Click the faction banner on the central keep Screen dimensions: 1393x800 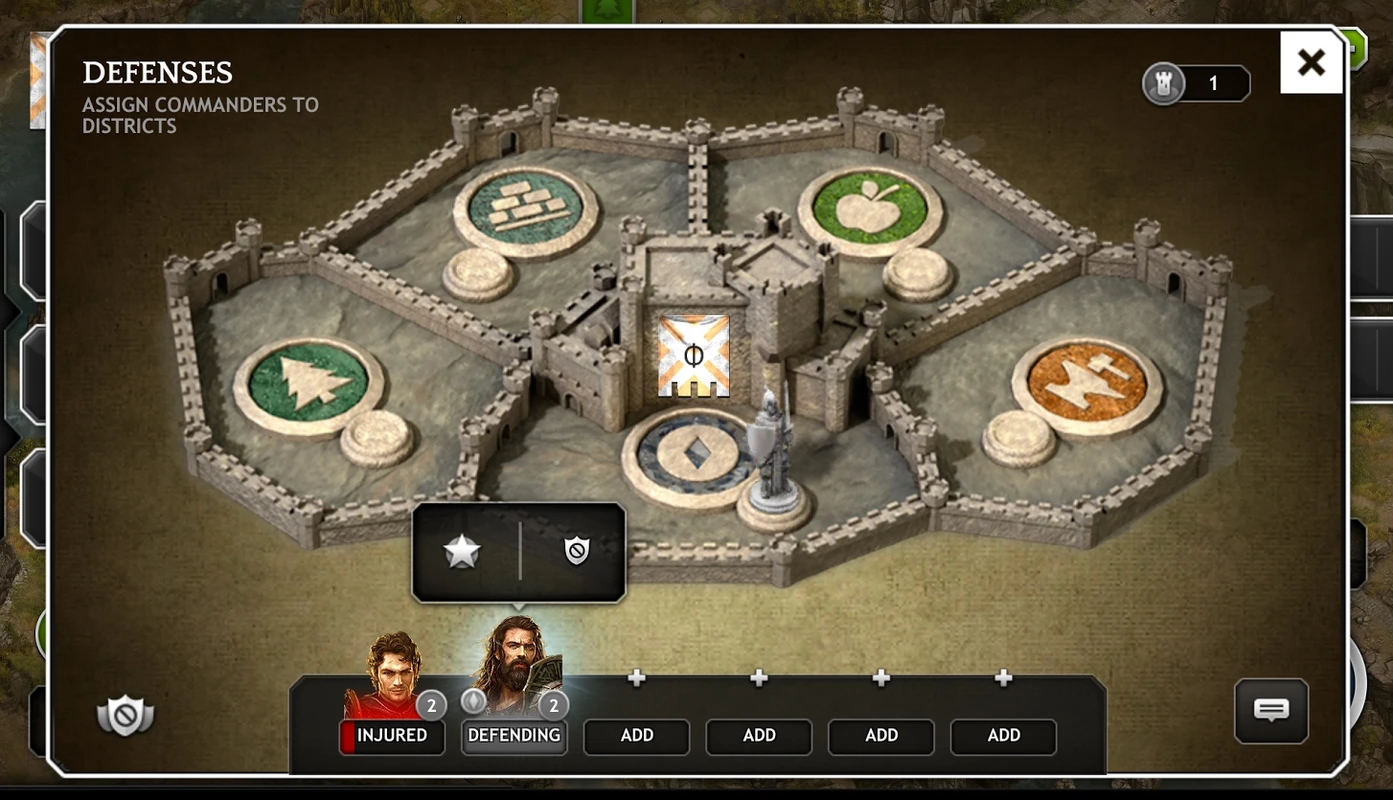click(693, 352)
